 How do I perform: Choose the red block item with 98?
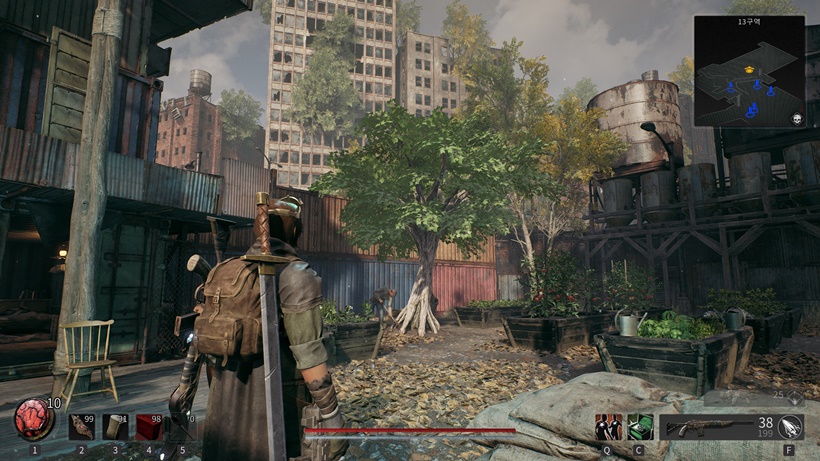[x=149, y=427]
